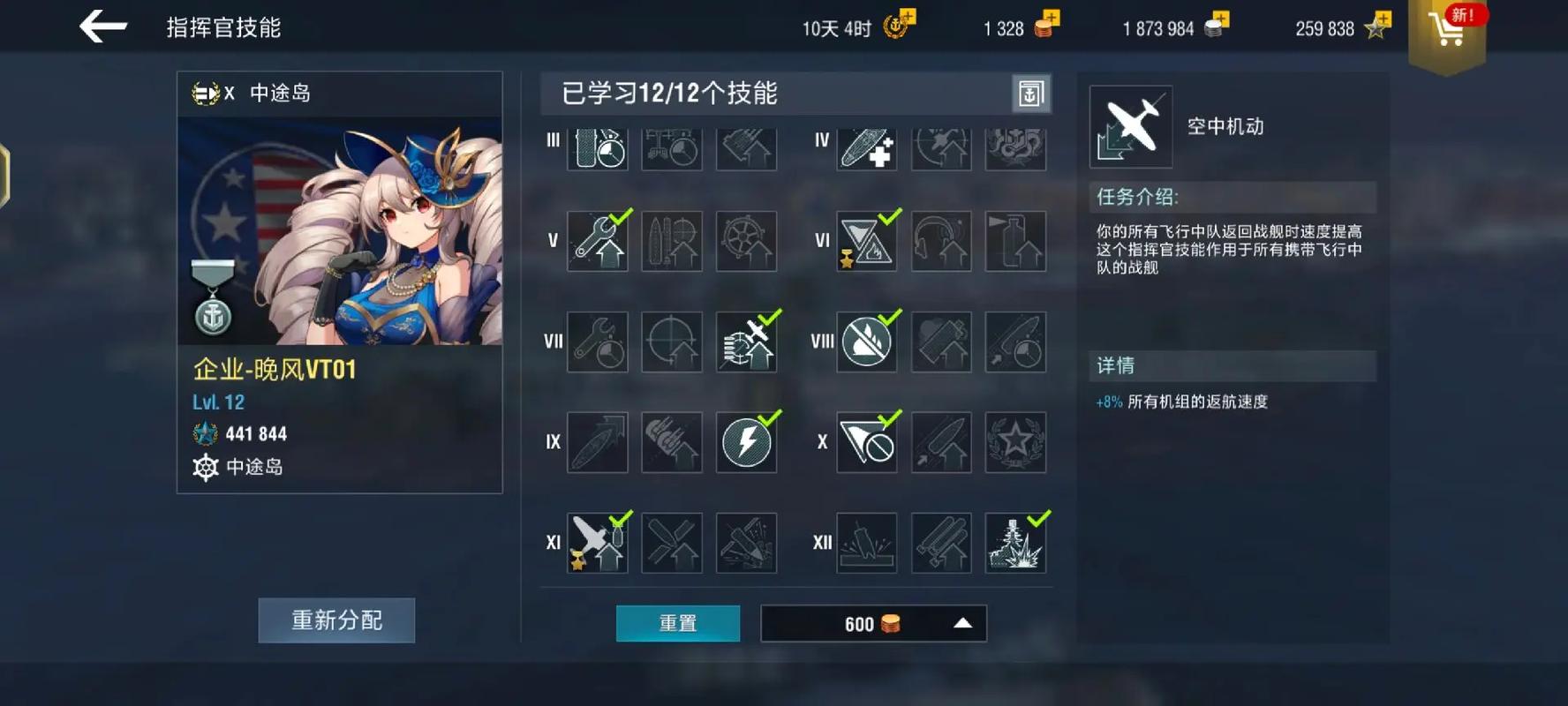Select the lightning bolt skill in tier IX
Screen dimensions: 1568x706
point(747,441)
